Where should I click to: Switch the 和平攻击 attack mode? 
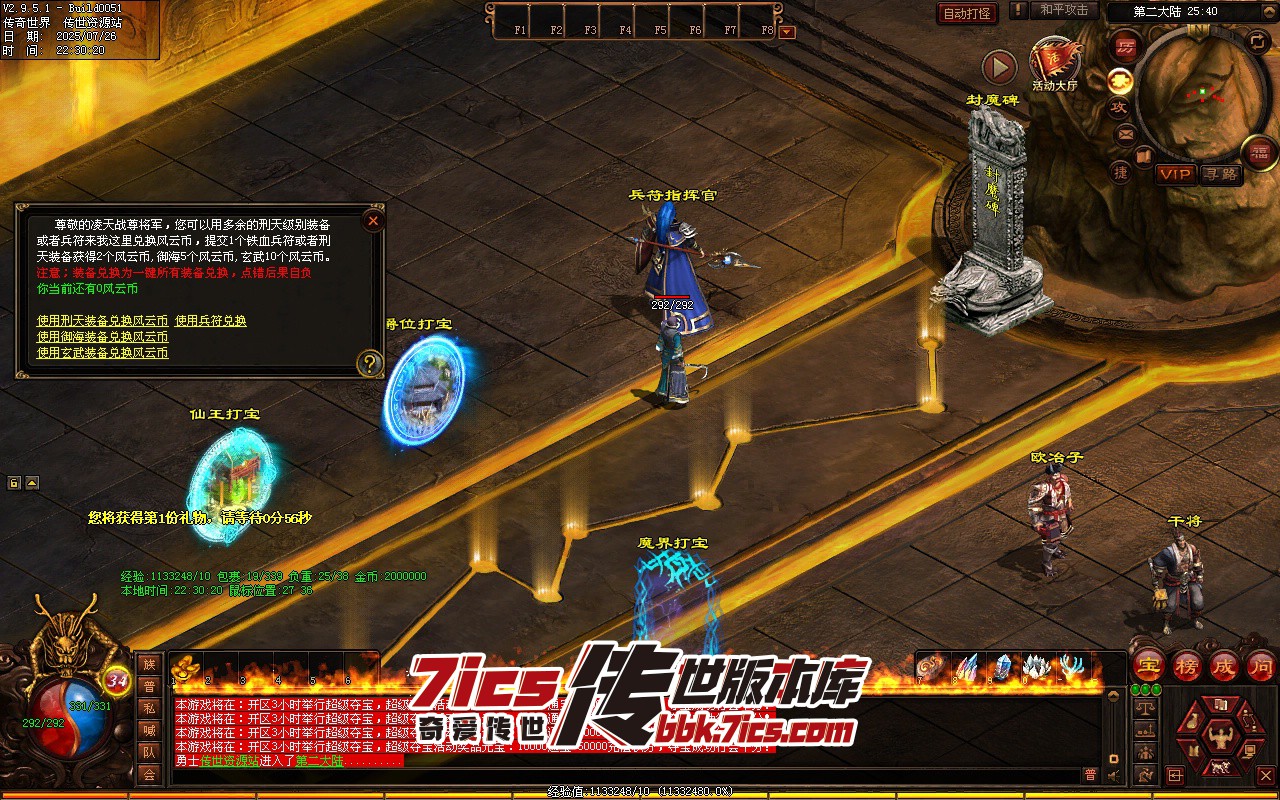click(x=1063, y=10)
